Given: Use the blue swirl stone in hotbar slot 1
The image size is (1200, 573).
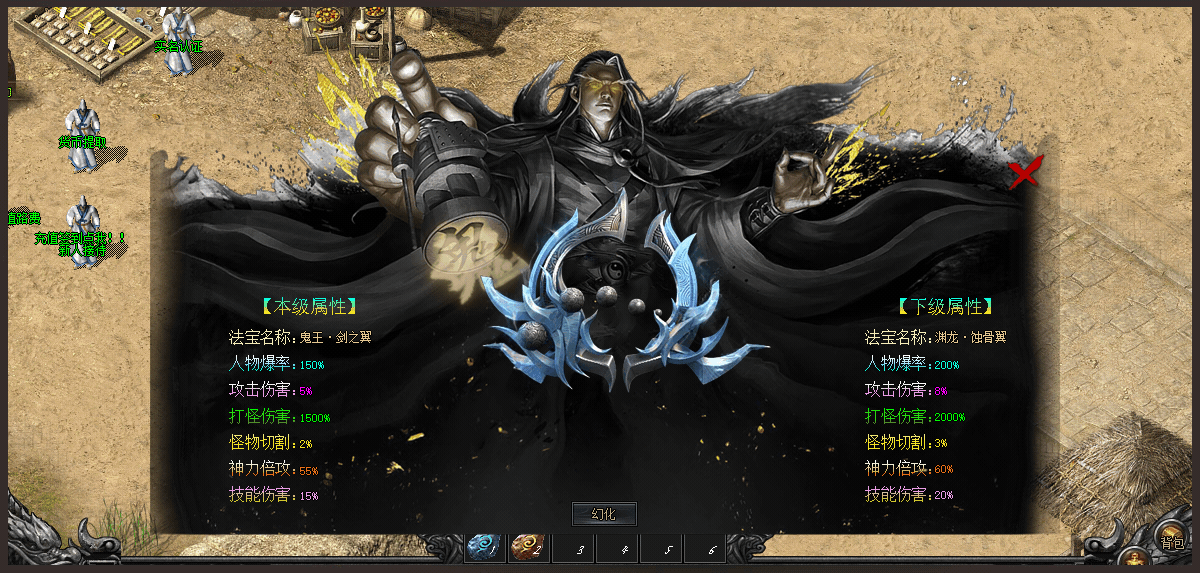Looking at the screenshot, I should click(484, 547).
